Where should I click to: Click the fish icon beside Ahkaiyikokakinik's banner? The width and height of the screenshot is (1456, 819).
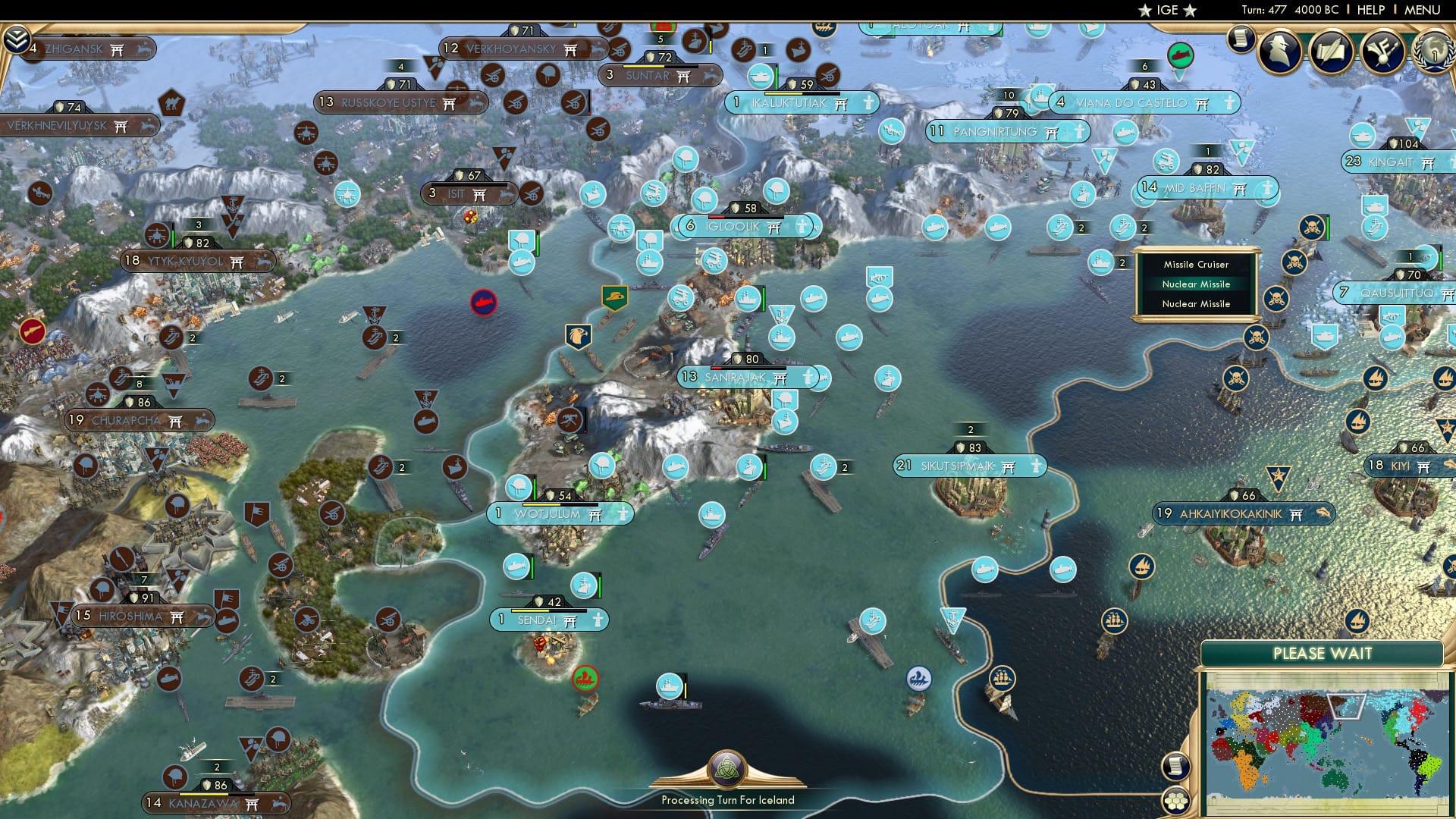click(x=1323, y=514)
